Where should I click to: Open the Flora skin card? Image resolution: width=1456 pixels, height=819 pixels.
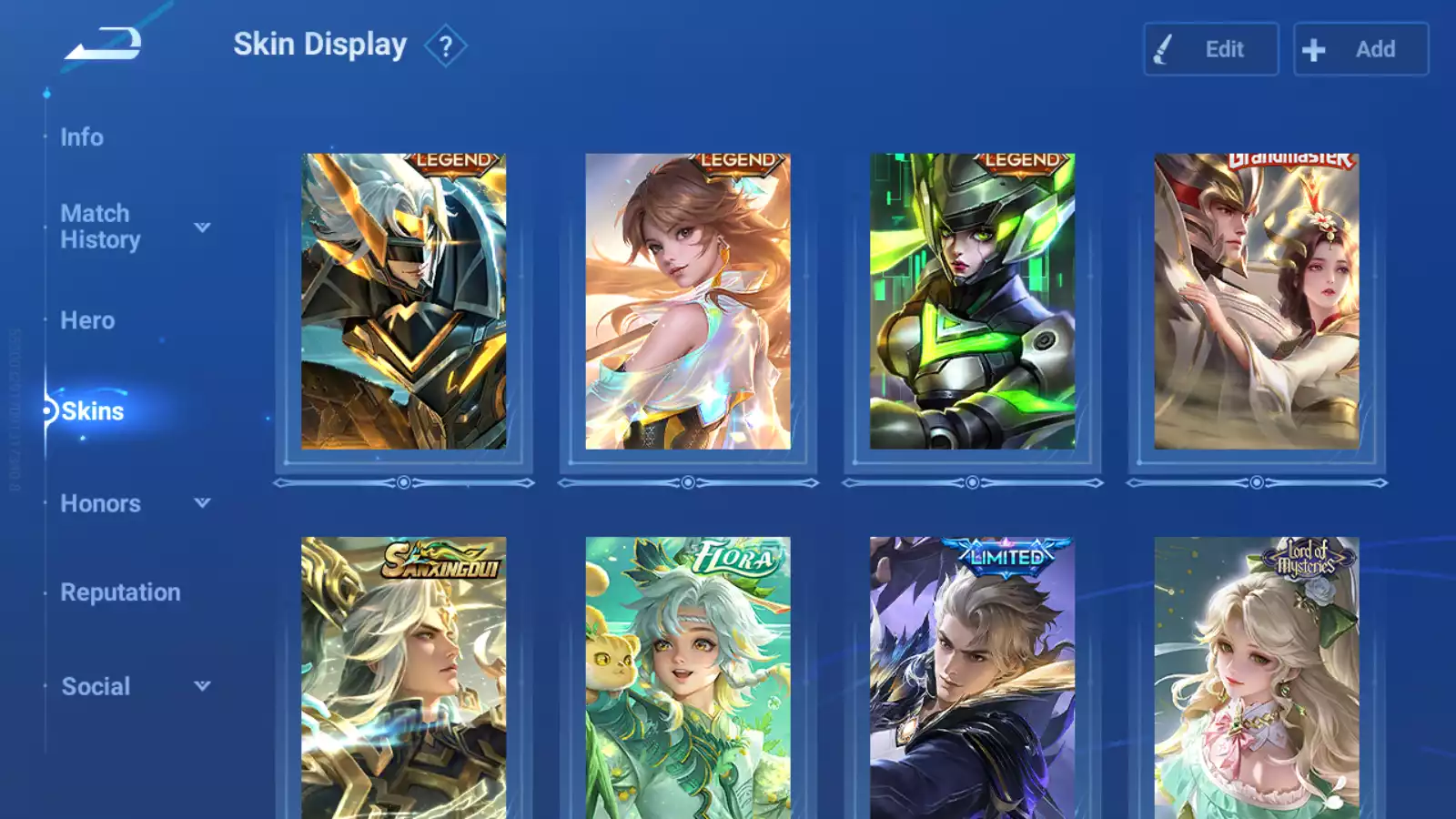[x=687, y=678]
